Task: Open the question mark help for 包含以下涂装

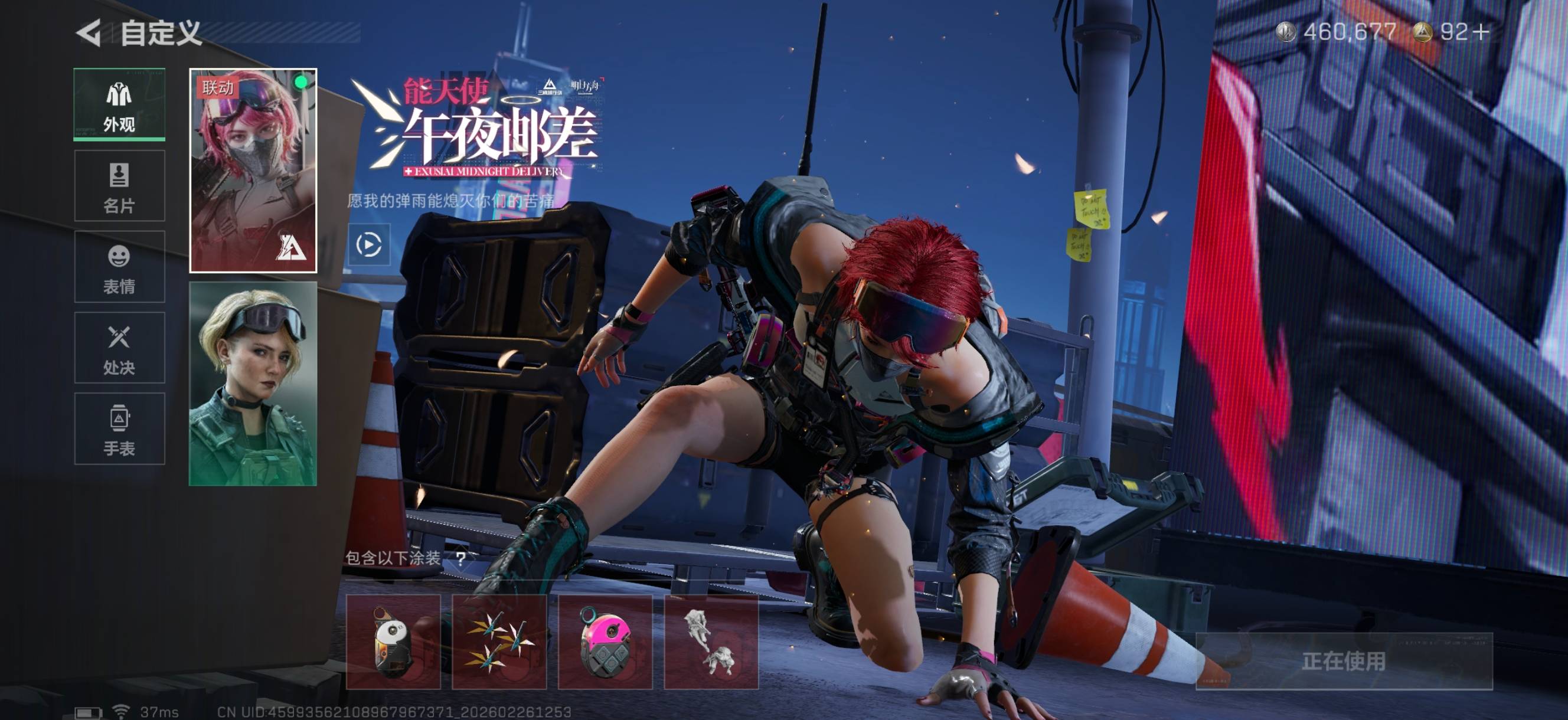Action: click(461, 558)
